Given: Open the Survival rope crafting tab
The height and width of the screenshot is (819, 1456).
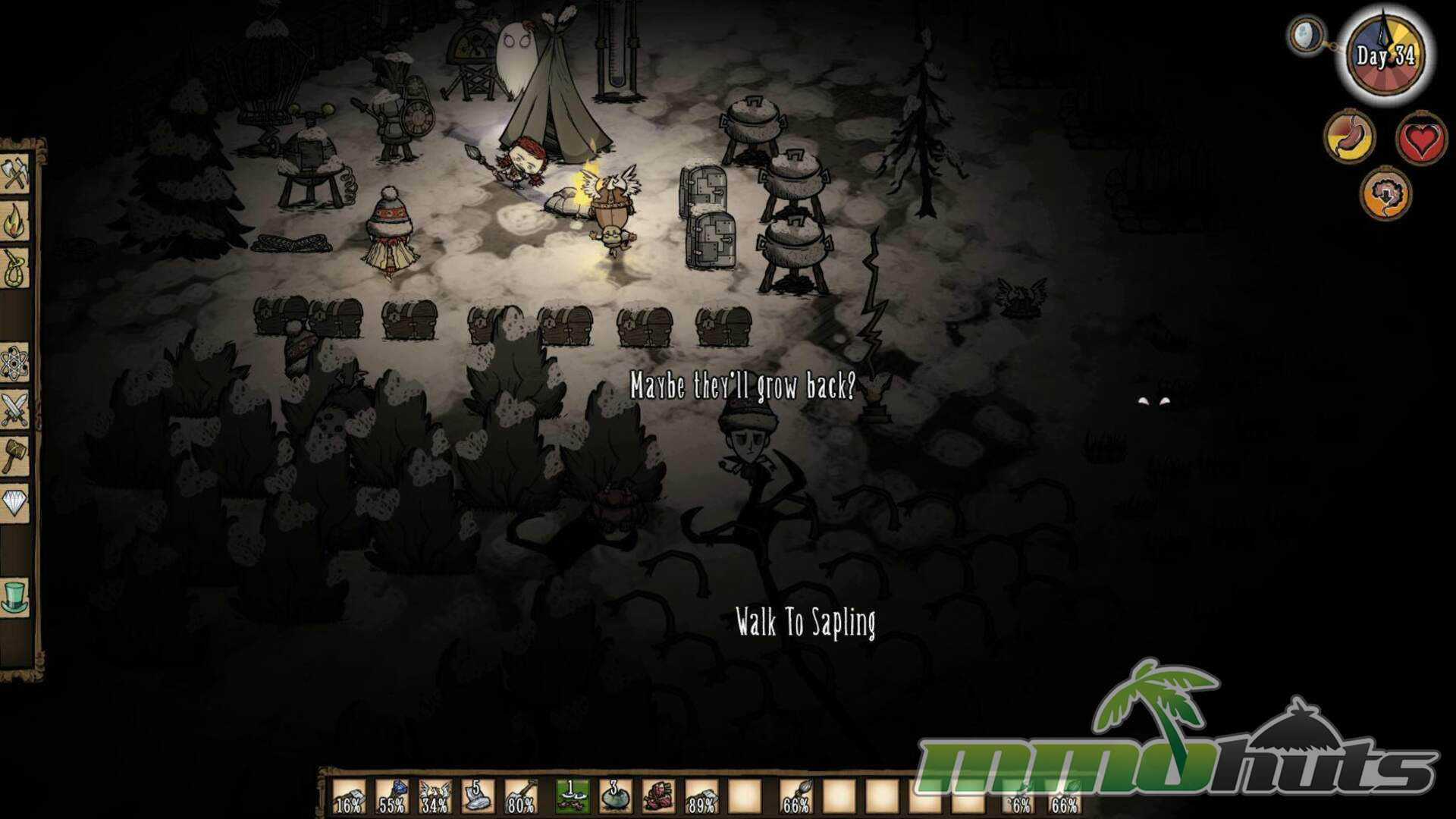Looking at the screenshot, I should pyautogui.click(x=15, y=268).
